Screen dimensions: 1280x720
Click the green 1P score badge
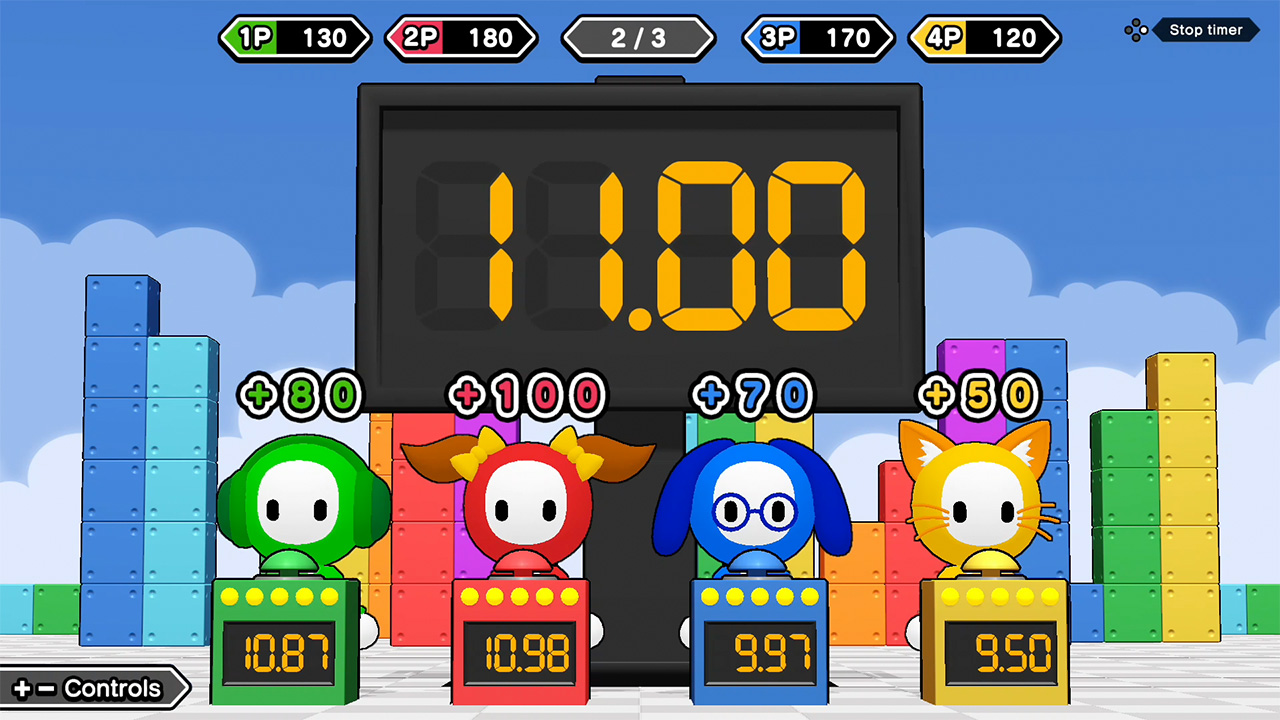coord(294,38)
